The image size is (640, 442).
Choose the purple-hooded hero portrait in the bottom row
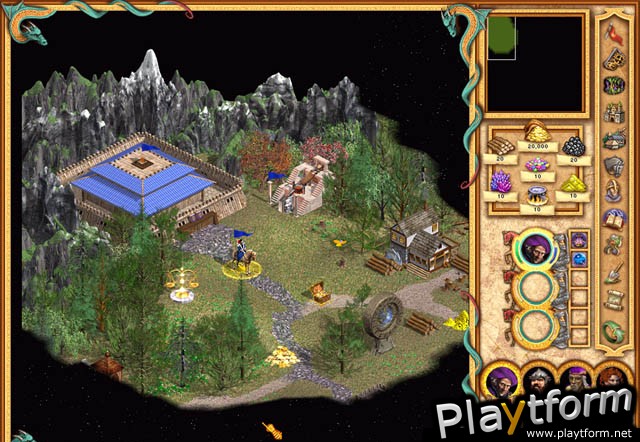(499, 381)
